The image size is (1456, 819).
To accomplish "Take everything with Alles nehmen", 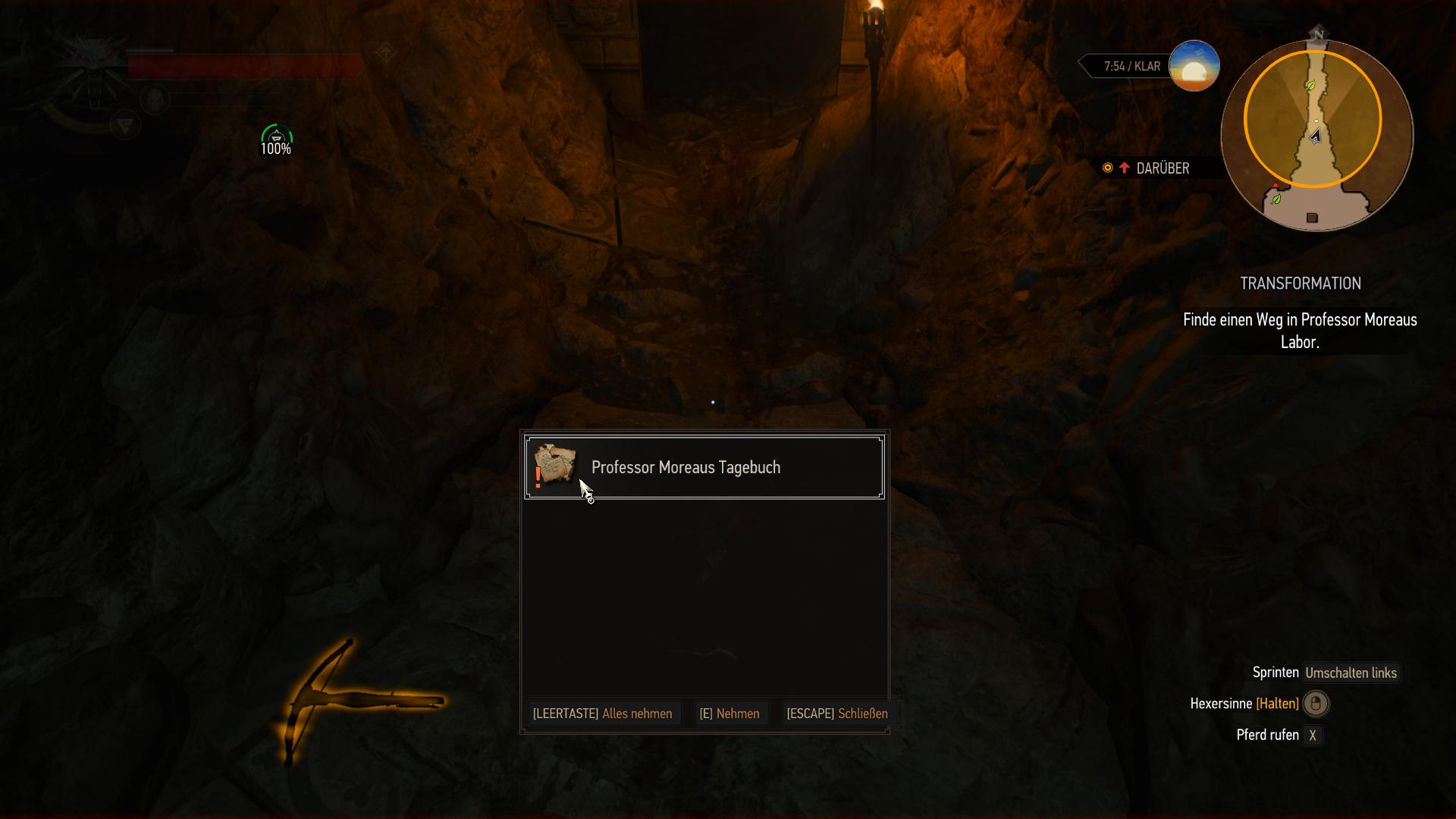I will (603, 714).
